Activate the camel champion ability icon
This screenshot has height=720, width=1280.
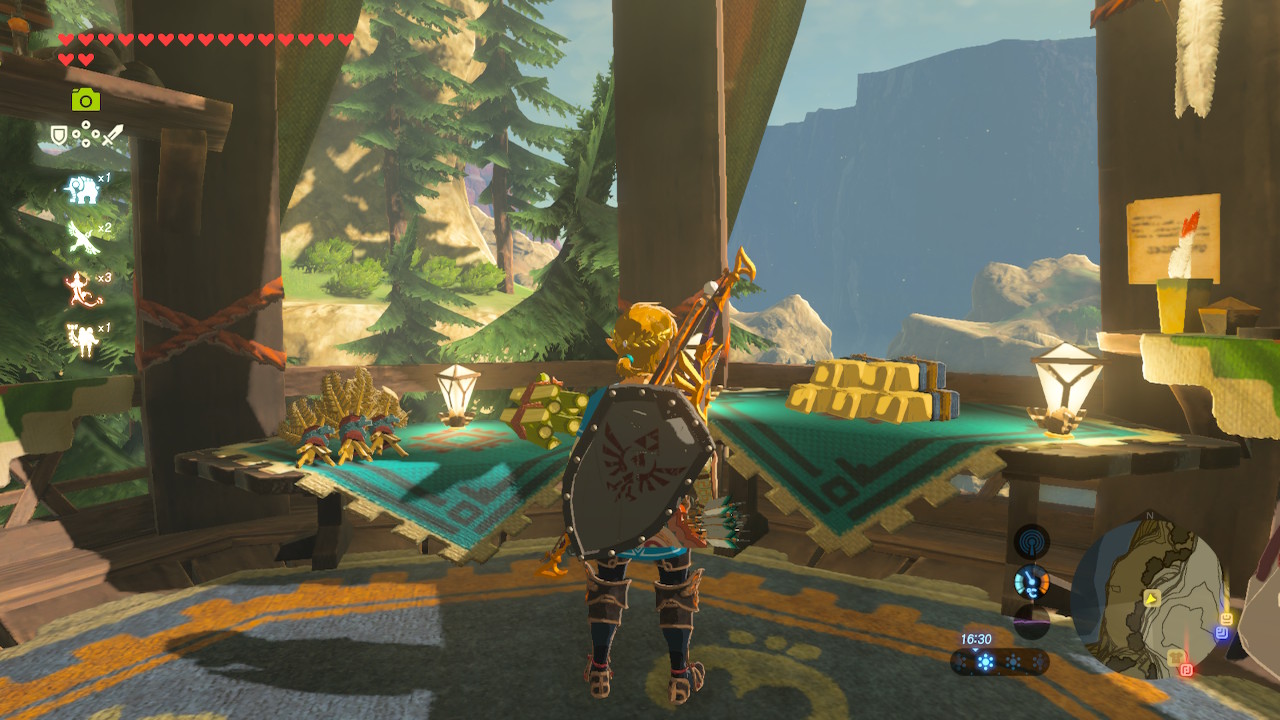(x=82, y=338)
